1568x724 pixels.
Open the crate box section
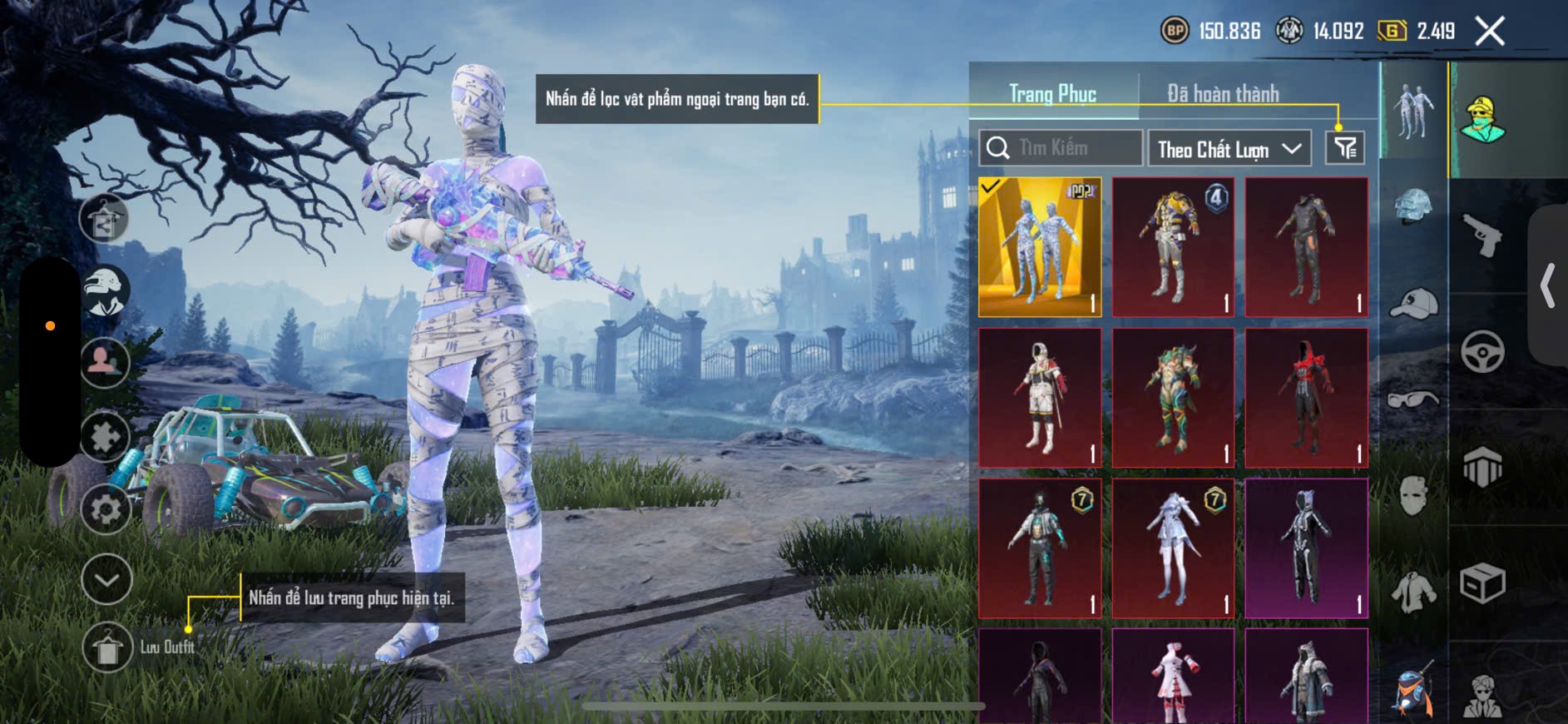tap(1482, 583)
